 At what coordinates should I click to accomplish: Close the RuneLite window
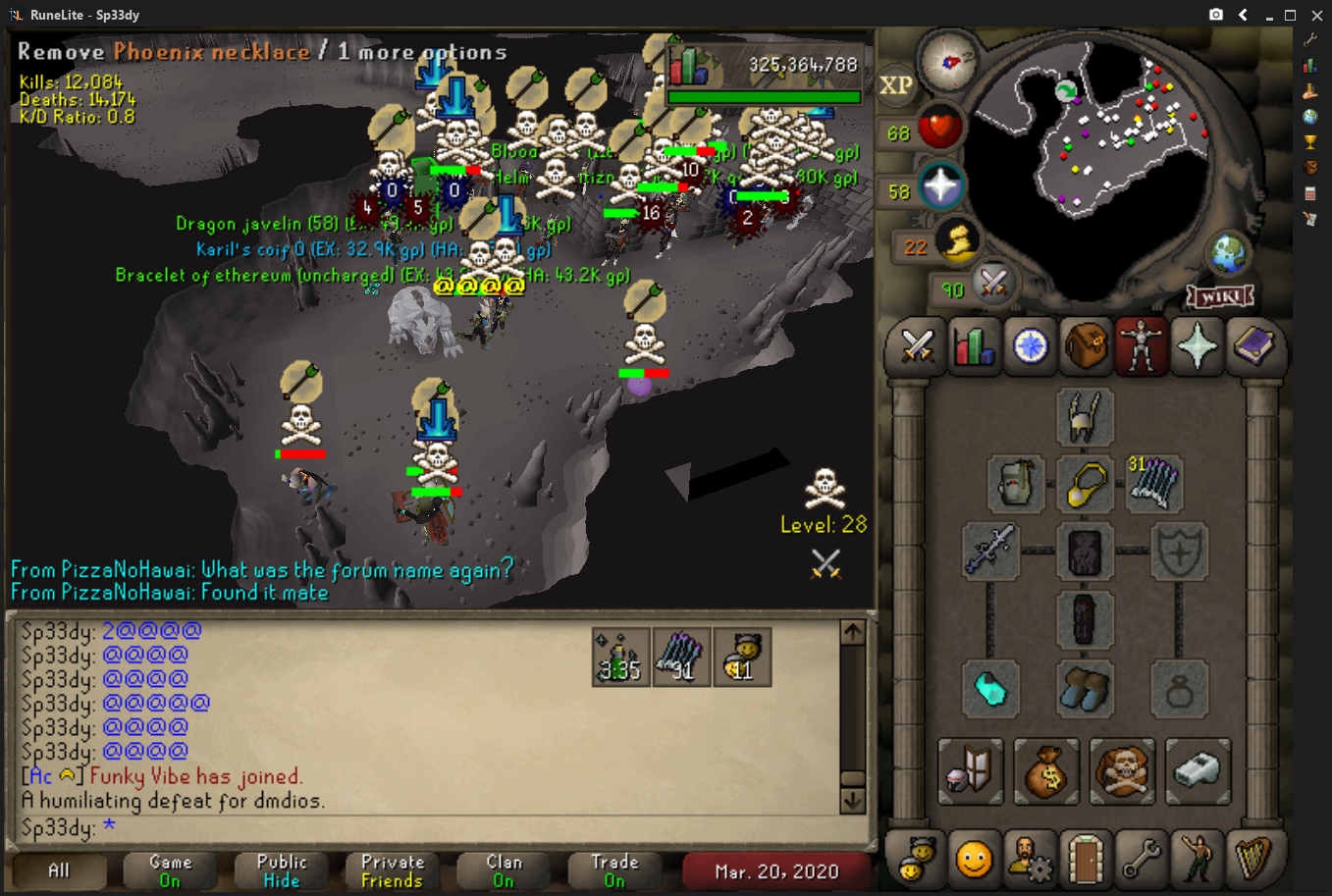[1317, 15]
